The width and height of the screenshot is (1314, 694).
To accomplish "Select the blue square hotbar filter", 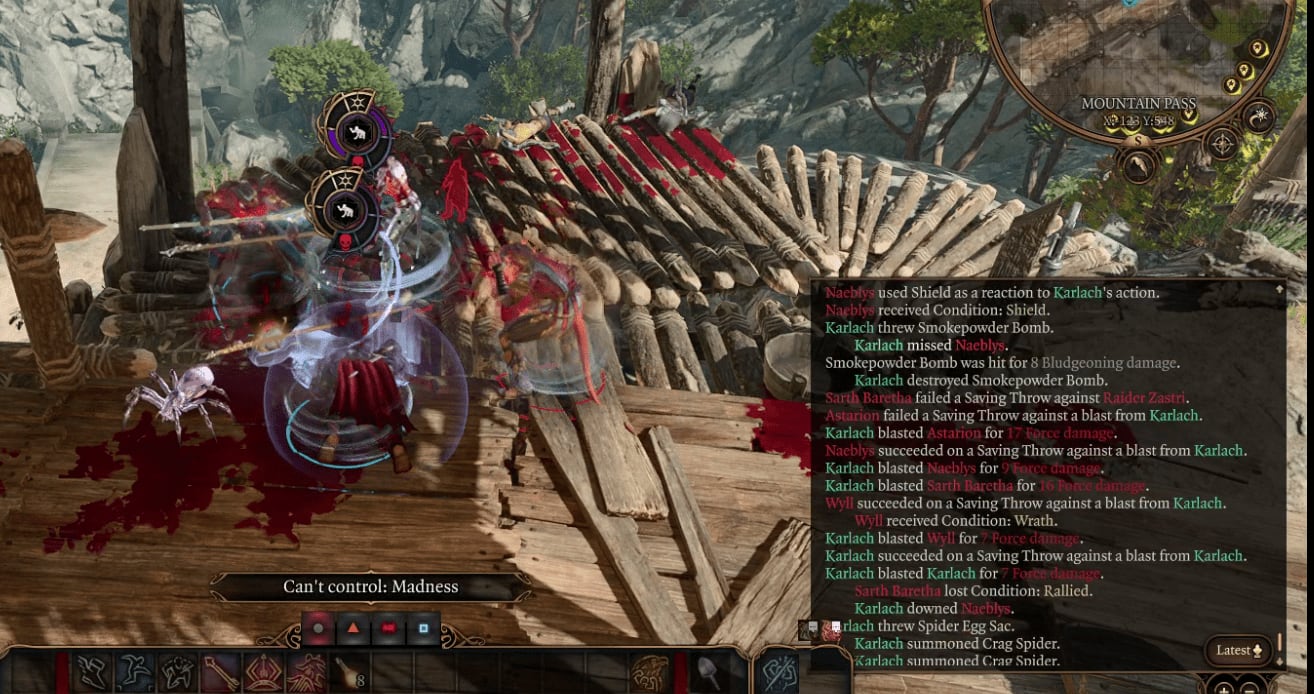I will coord(423,628).
